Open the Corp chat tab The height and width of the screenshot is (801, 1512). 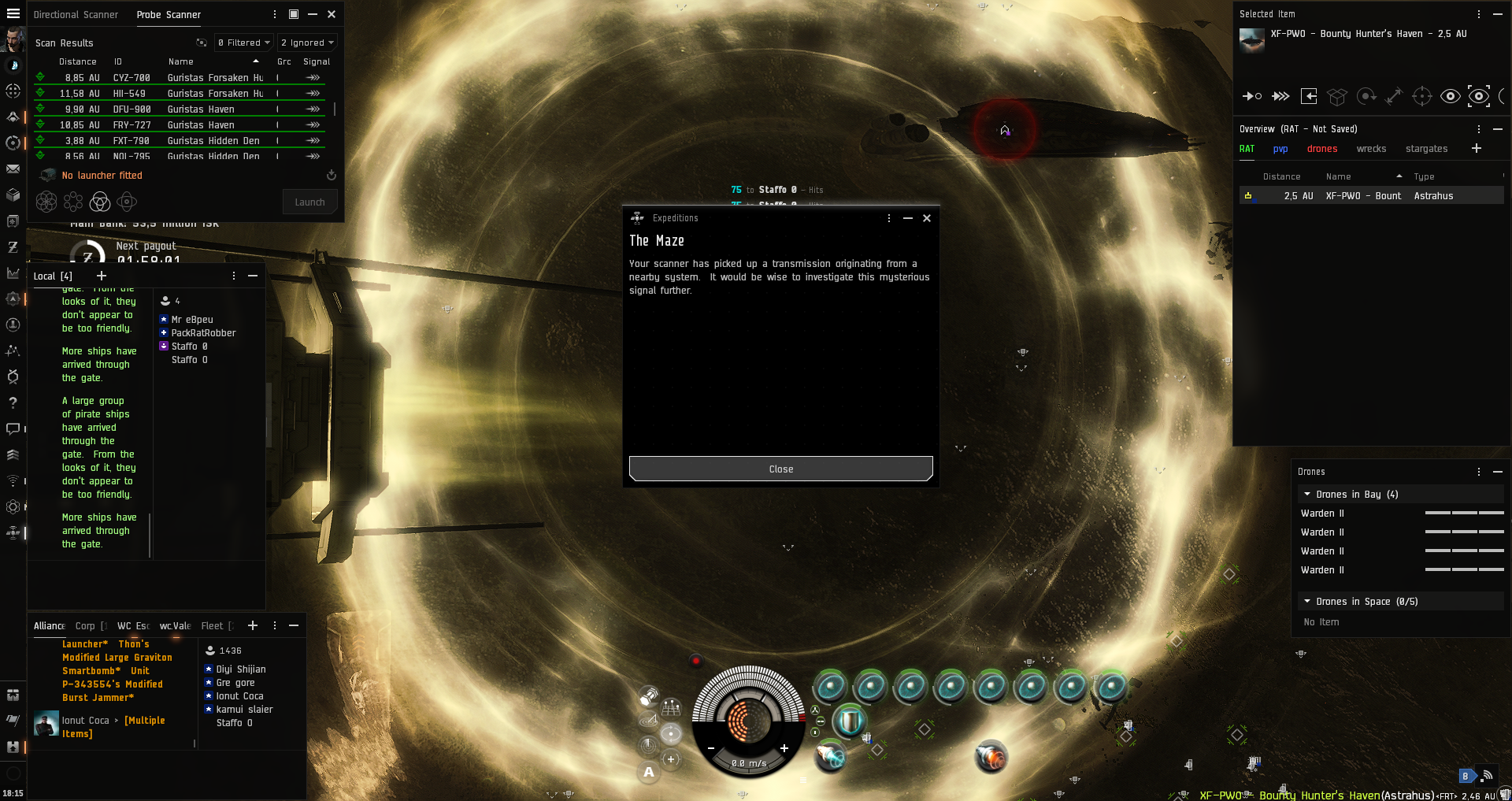(x=85, y=626)
